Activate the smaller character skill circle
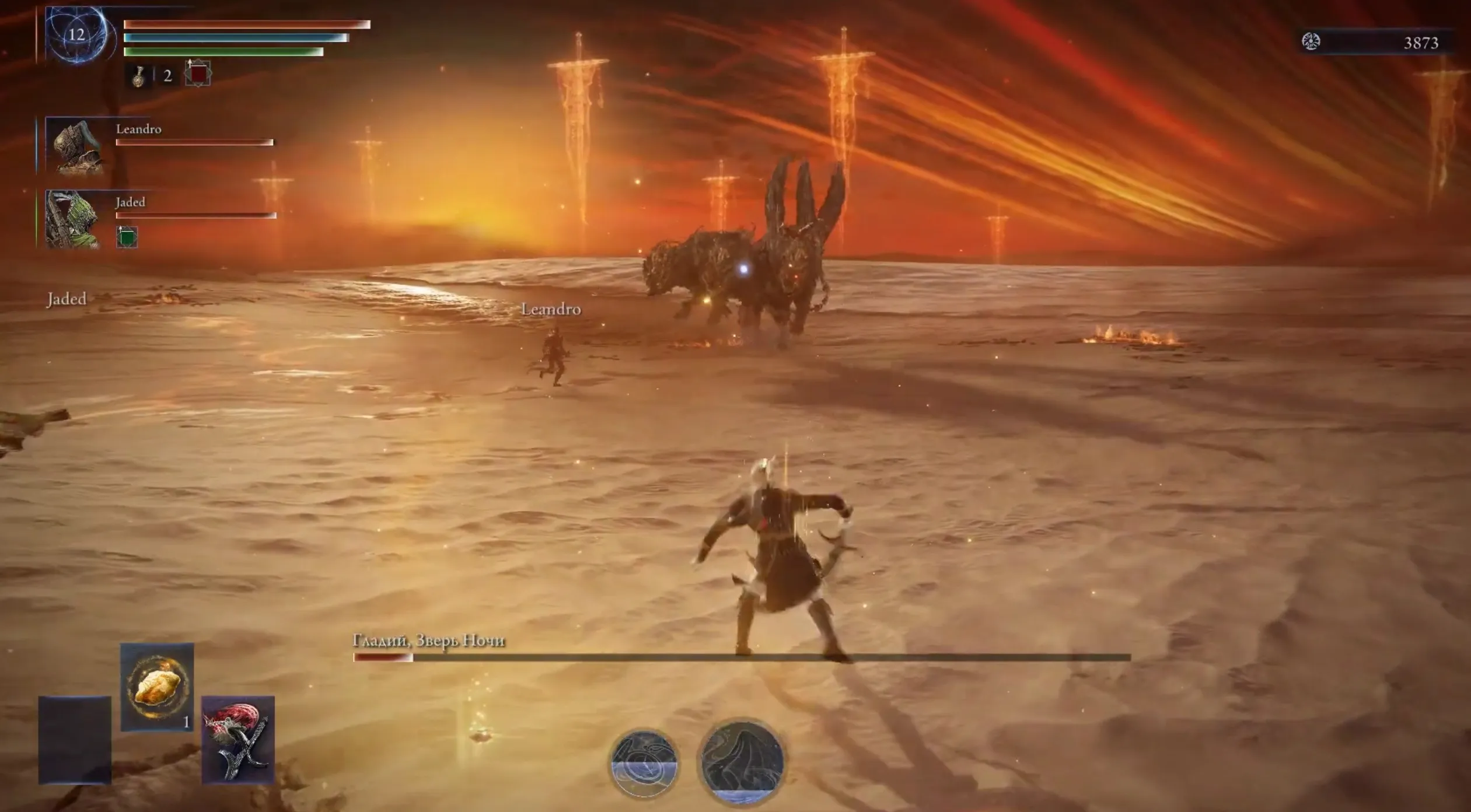Screen dimensions: 1471x812 (x=644, y=762)
